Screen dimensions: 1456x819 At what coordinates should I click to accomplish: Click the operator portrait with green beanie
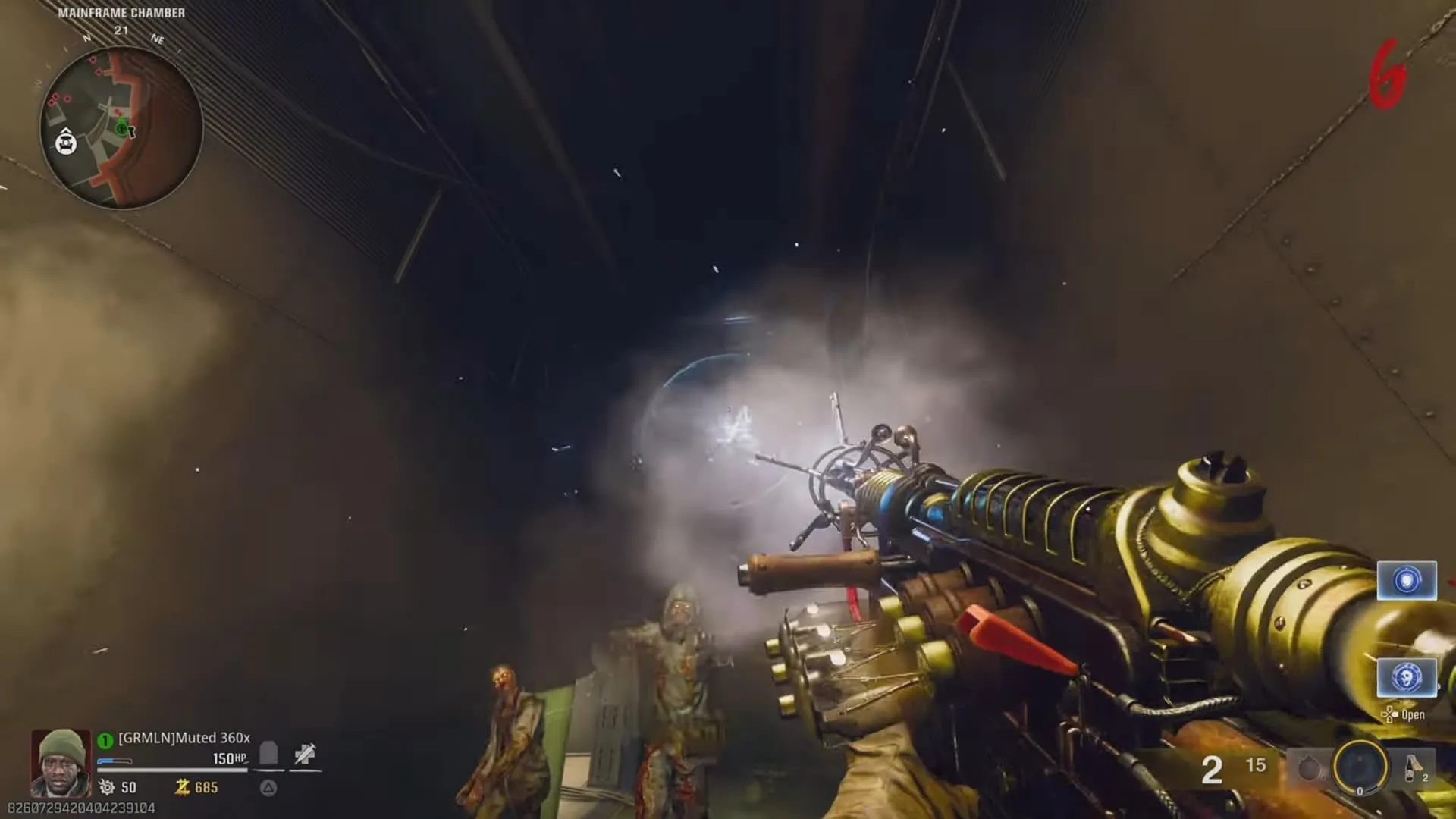point(61,762)
